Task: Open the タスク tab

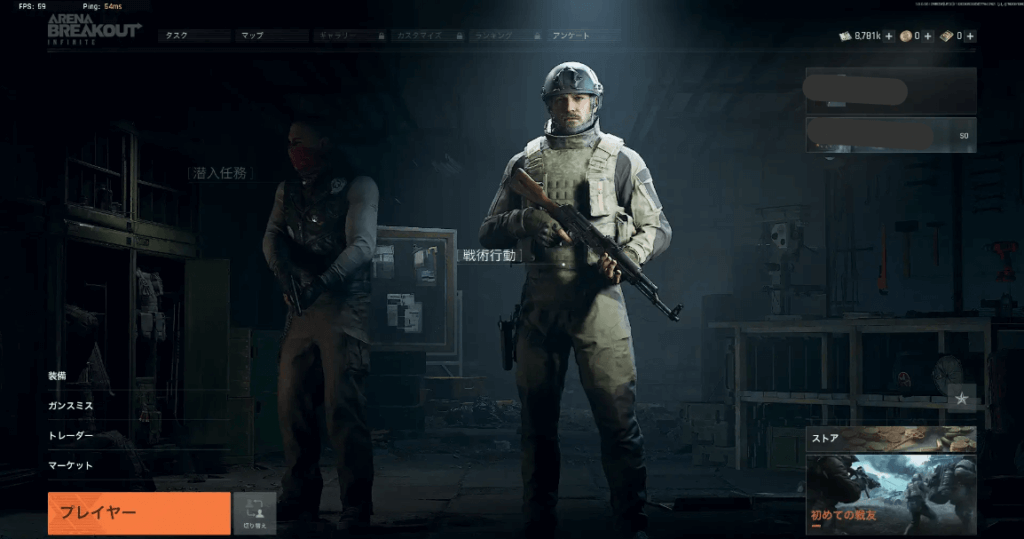Action: point(193,36)
